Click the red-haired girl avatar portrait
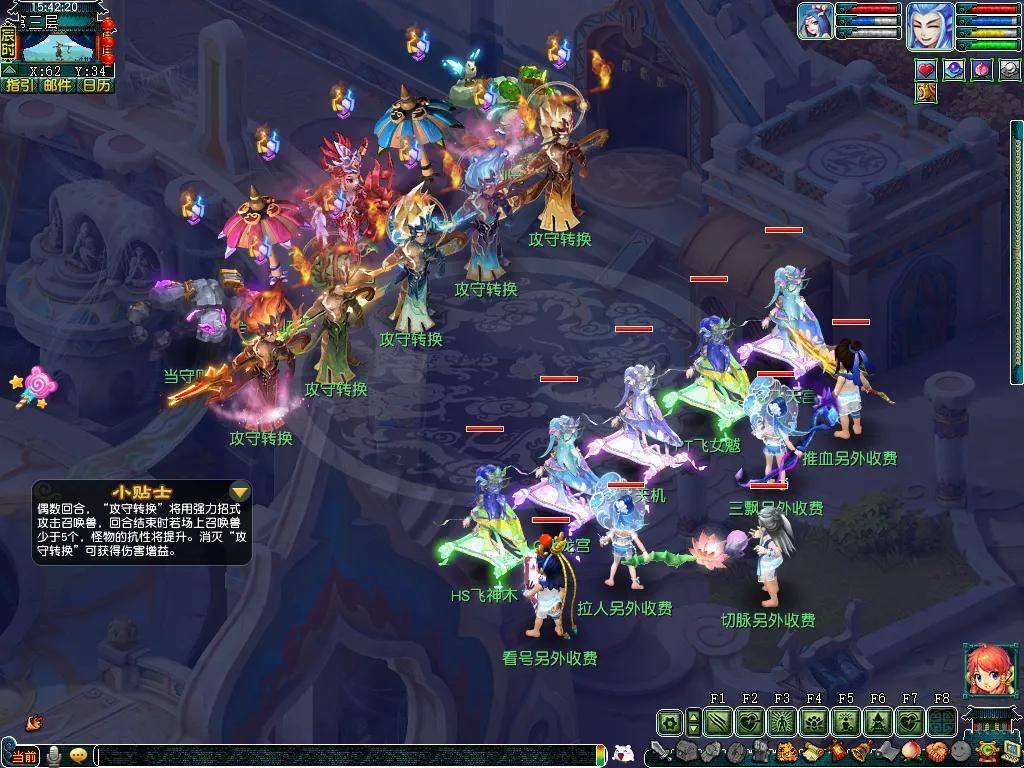 pos(987,669)
